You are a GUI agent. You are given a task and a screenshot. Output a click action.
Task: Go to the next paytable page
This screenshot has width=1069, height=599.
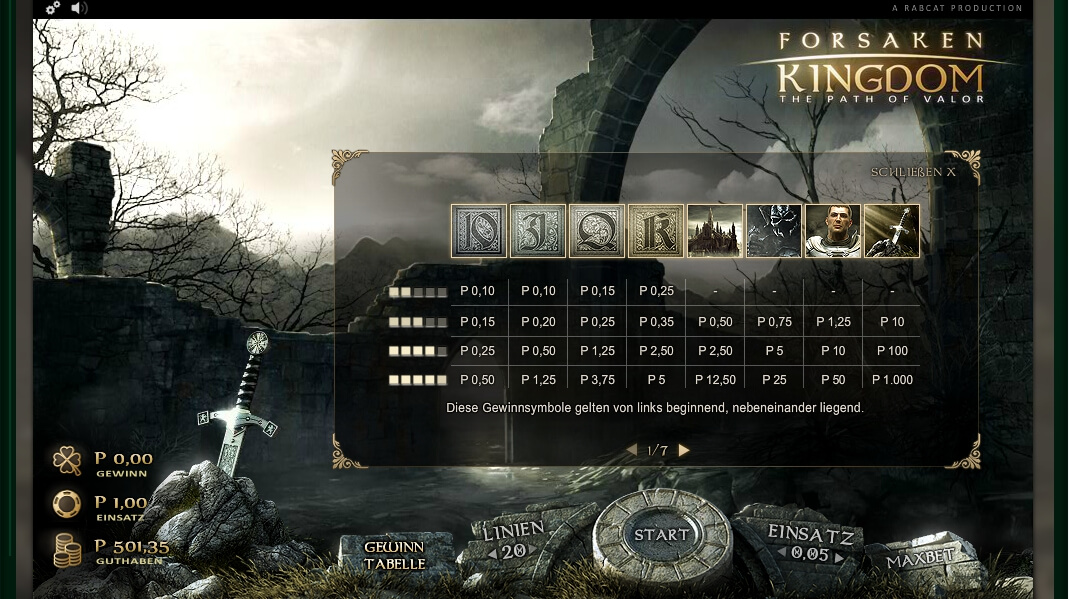tap(684, 451)
